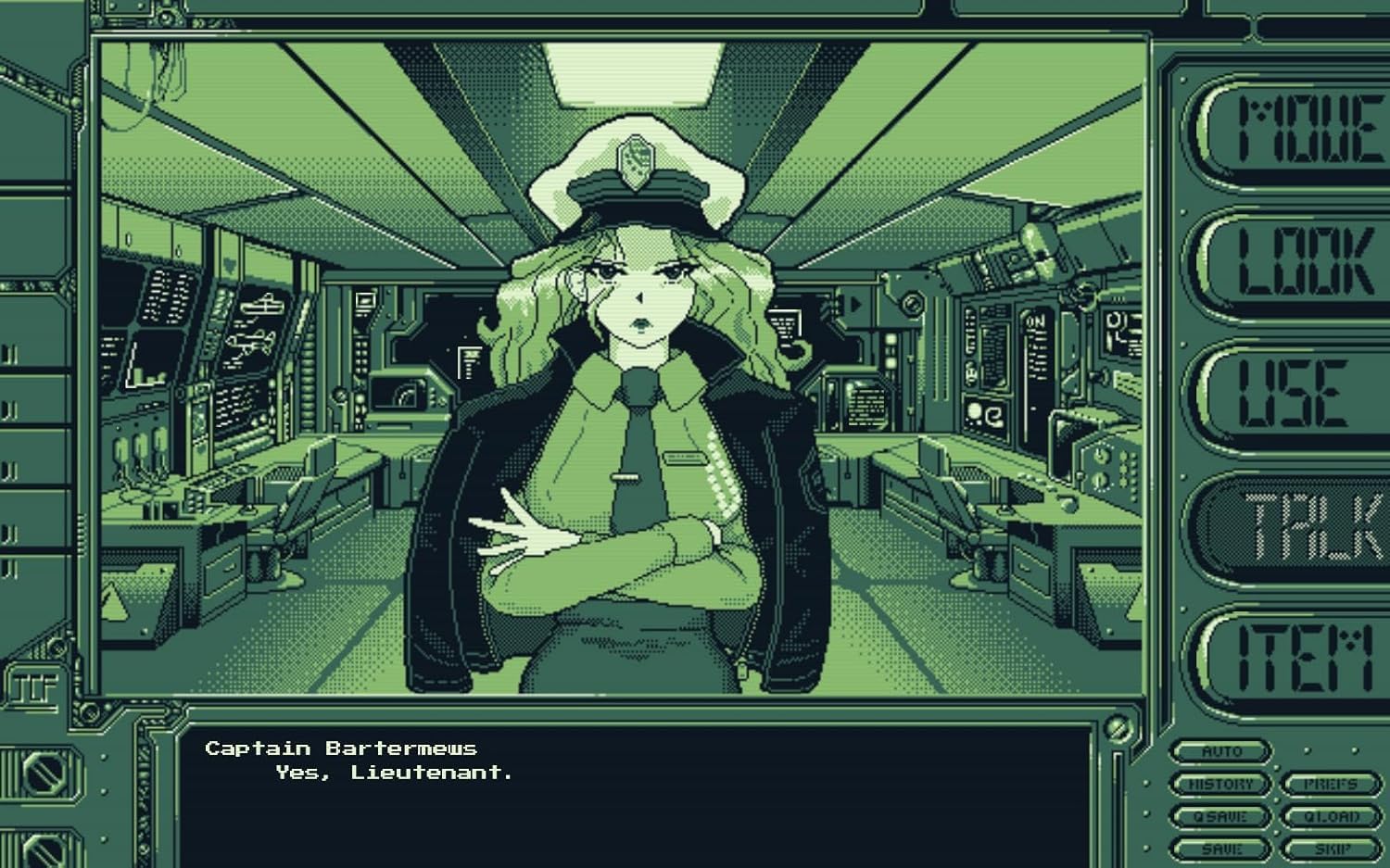Click the warning triangle on the left console
This screenshot has width=1390, height=868.
click(115, 604)
